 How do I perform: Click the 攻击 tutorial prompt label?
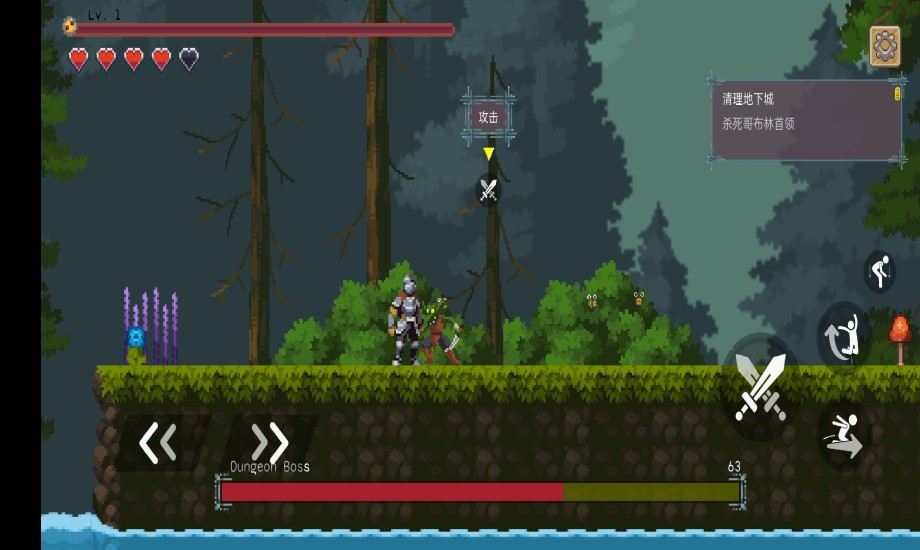[x=488, y=117]
